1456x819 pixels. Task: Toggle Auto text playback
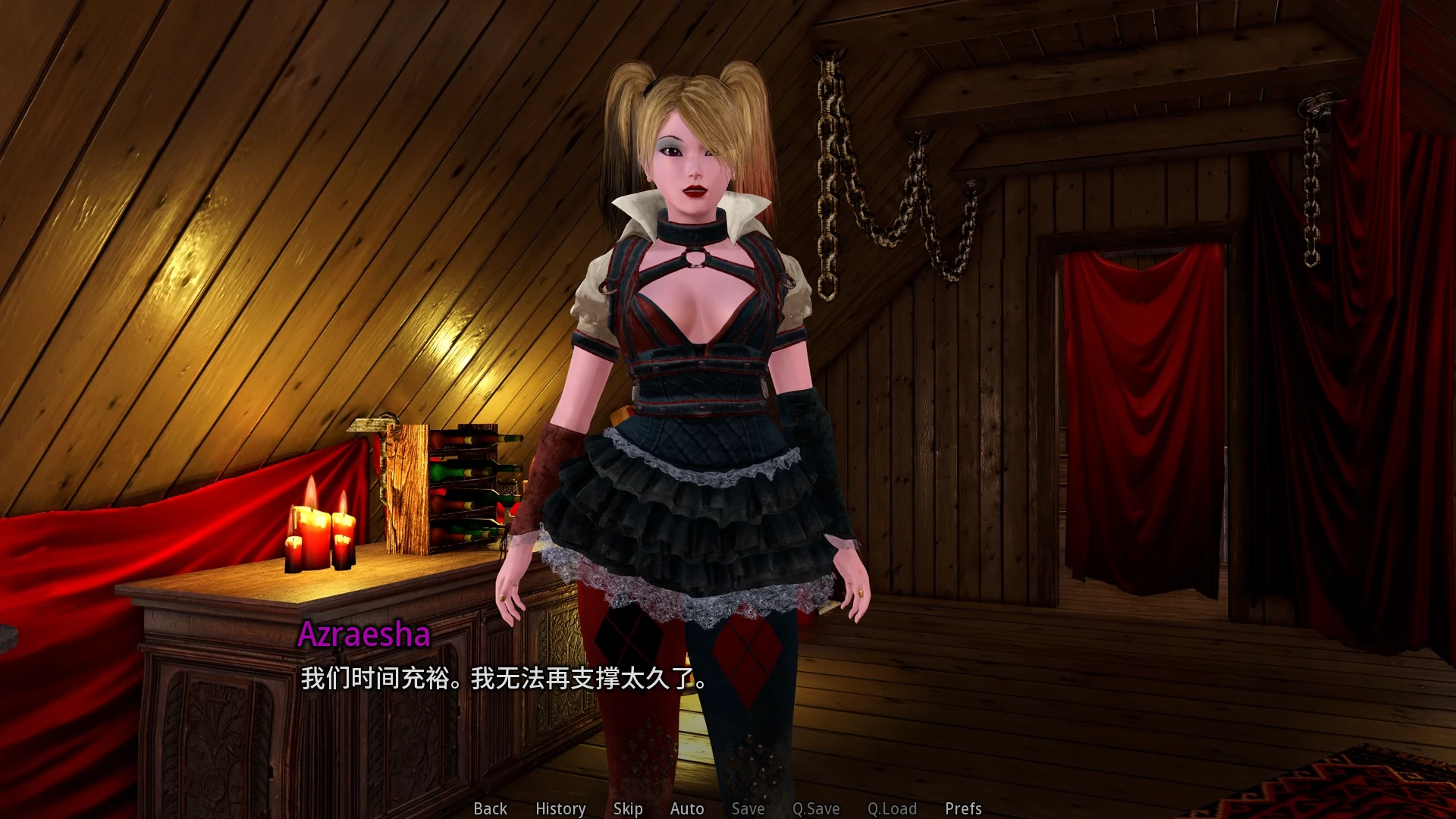click(x=686, y=808)
